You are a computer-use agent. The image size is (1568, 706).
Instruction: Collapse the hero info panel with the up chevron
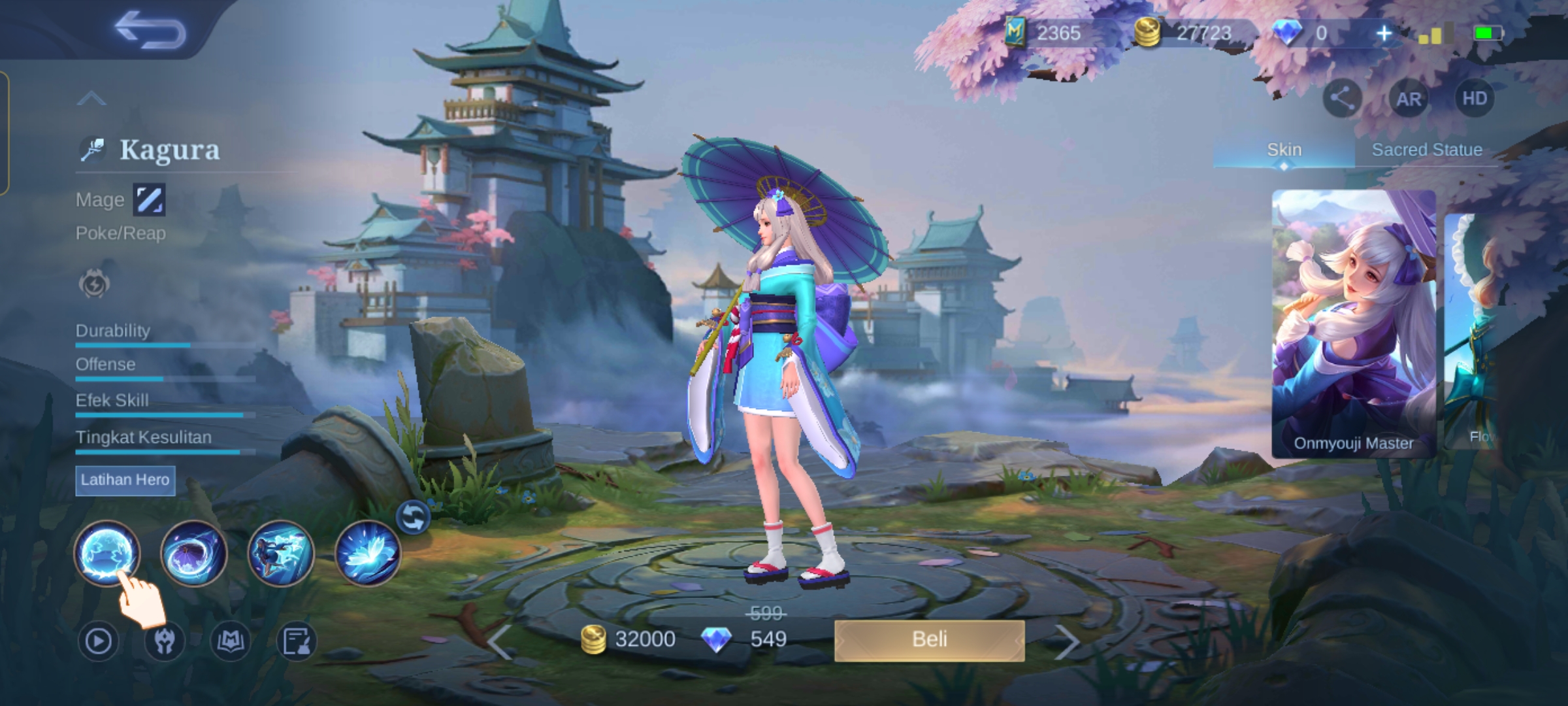(x=91, y=99)
